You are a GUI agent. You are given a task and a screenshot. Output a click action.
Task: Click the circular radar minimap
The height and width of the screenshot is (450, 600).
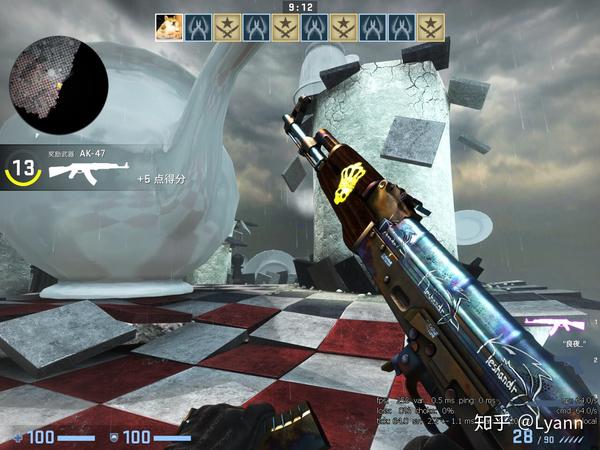58,86
